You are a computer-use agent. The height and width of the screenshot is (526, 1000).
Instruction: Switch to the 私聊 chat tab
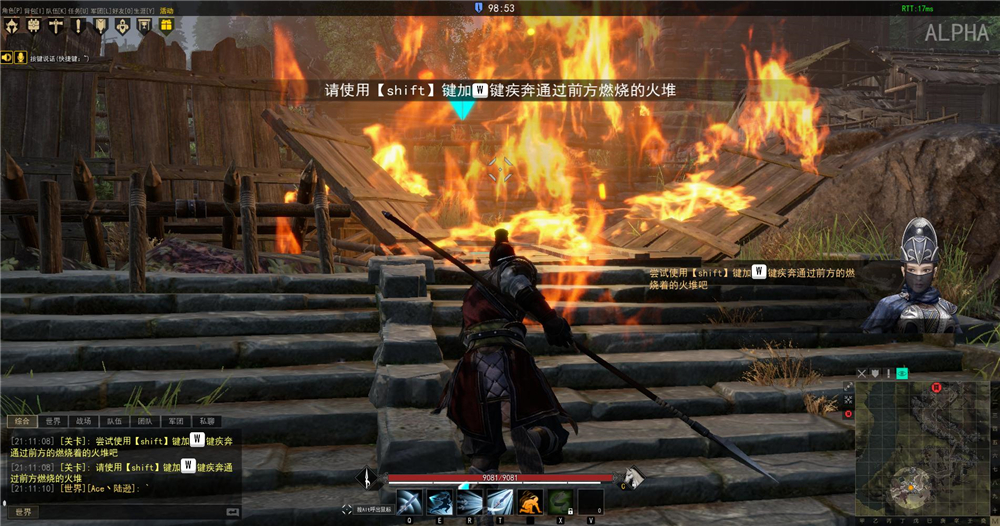[206, 421]
